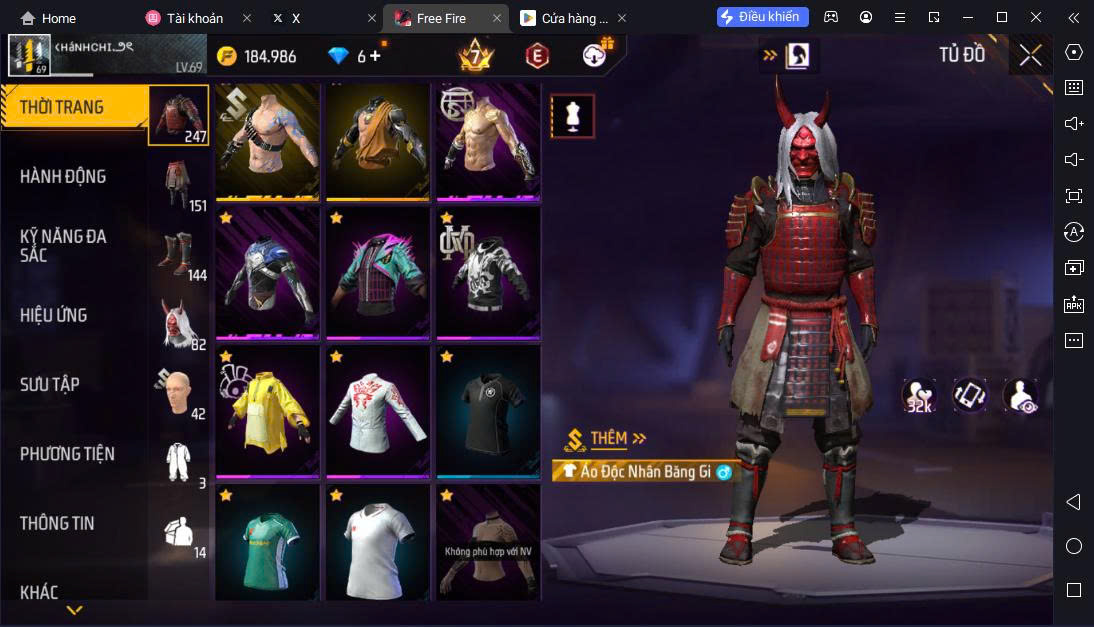The image size is (1094, 627).
Task: Select the THÔNG TIN category
Action: point(57,523)
